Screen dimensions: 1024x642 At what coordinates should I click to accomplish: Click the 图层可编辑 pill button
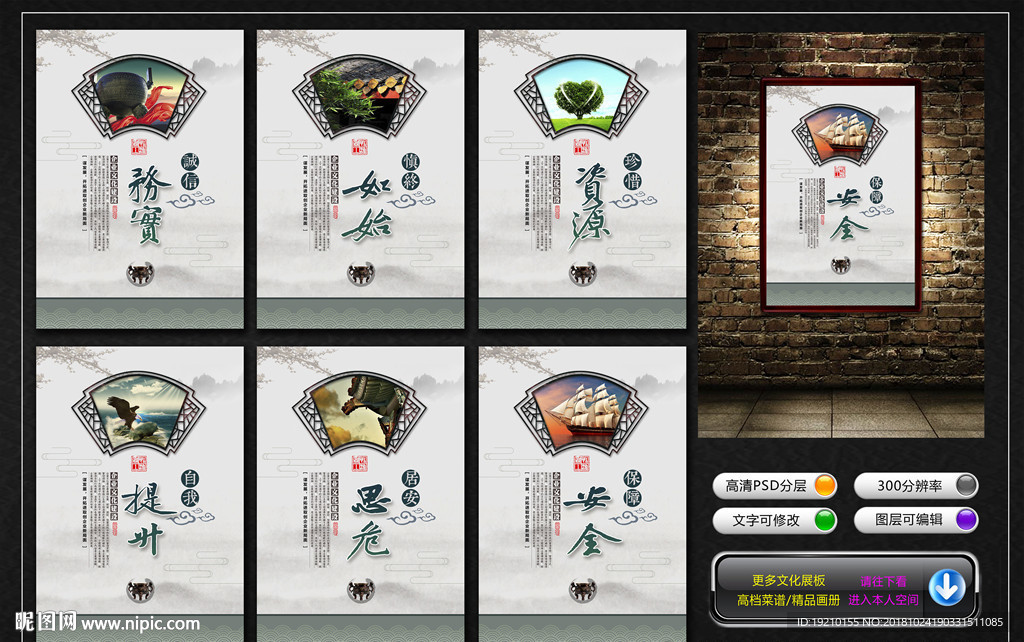point(915,520)
